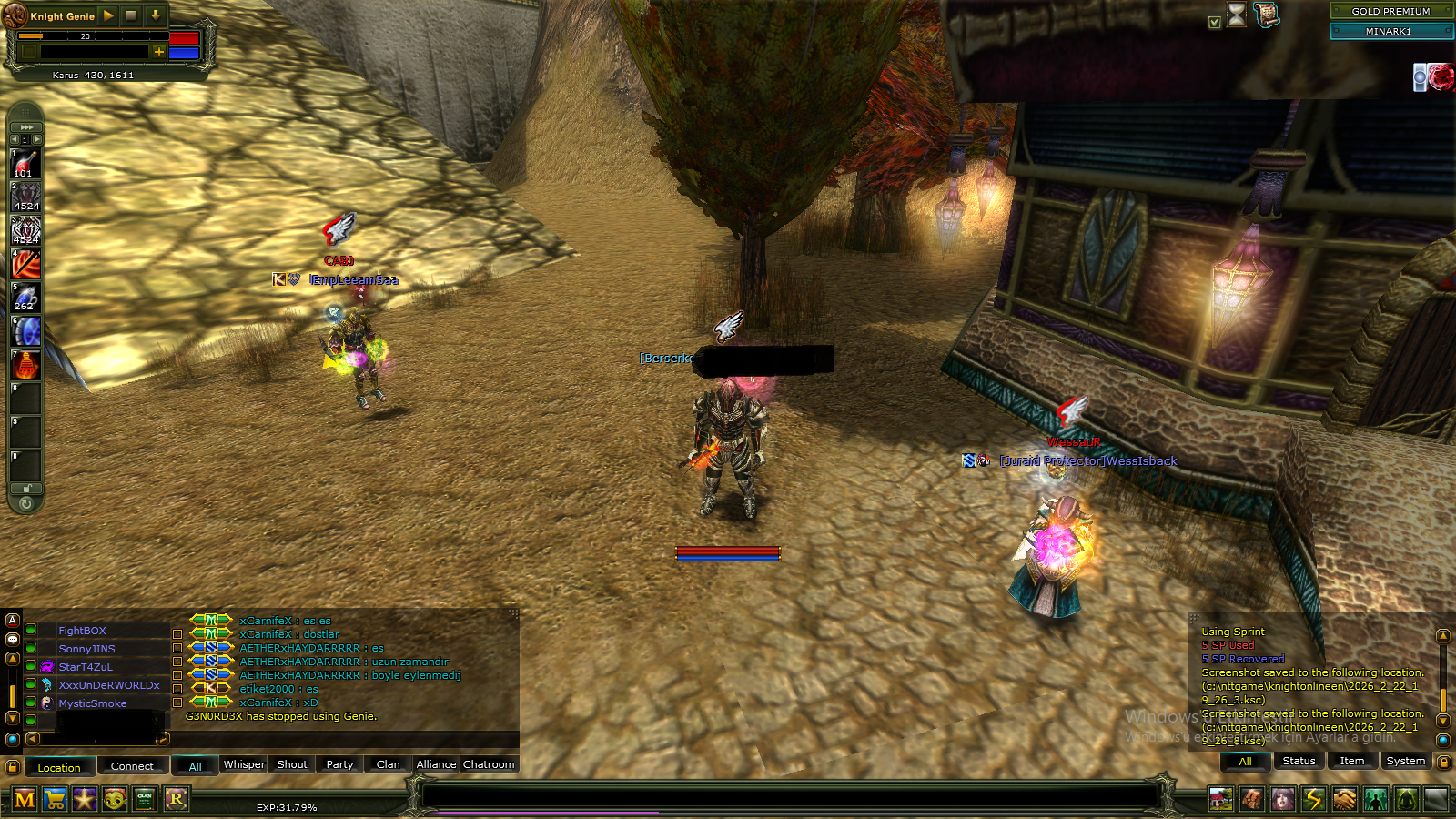Click the Connect button
The height and width of the screenshot is (819, 1456).
tap(132, 766)
